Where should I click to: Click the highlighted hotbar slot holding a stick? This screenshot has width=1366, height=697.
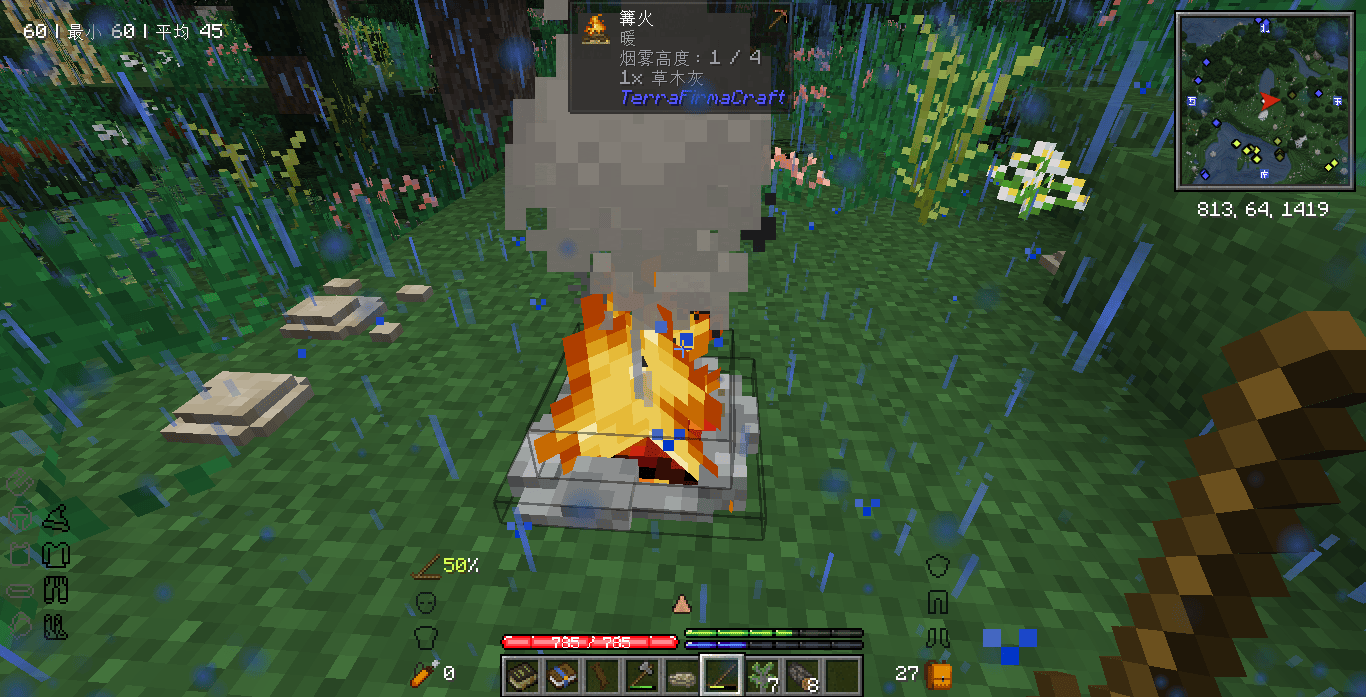click(721, 675)
